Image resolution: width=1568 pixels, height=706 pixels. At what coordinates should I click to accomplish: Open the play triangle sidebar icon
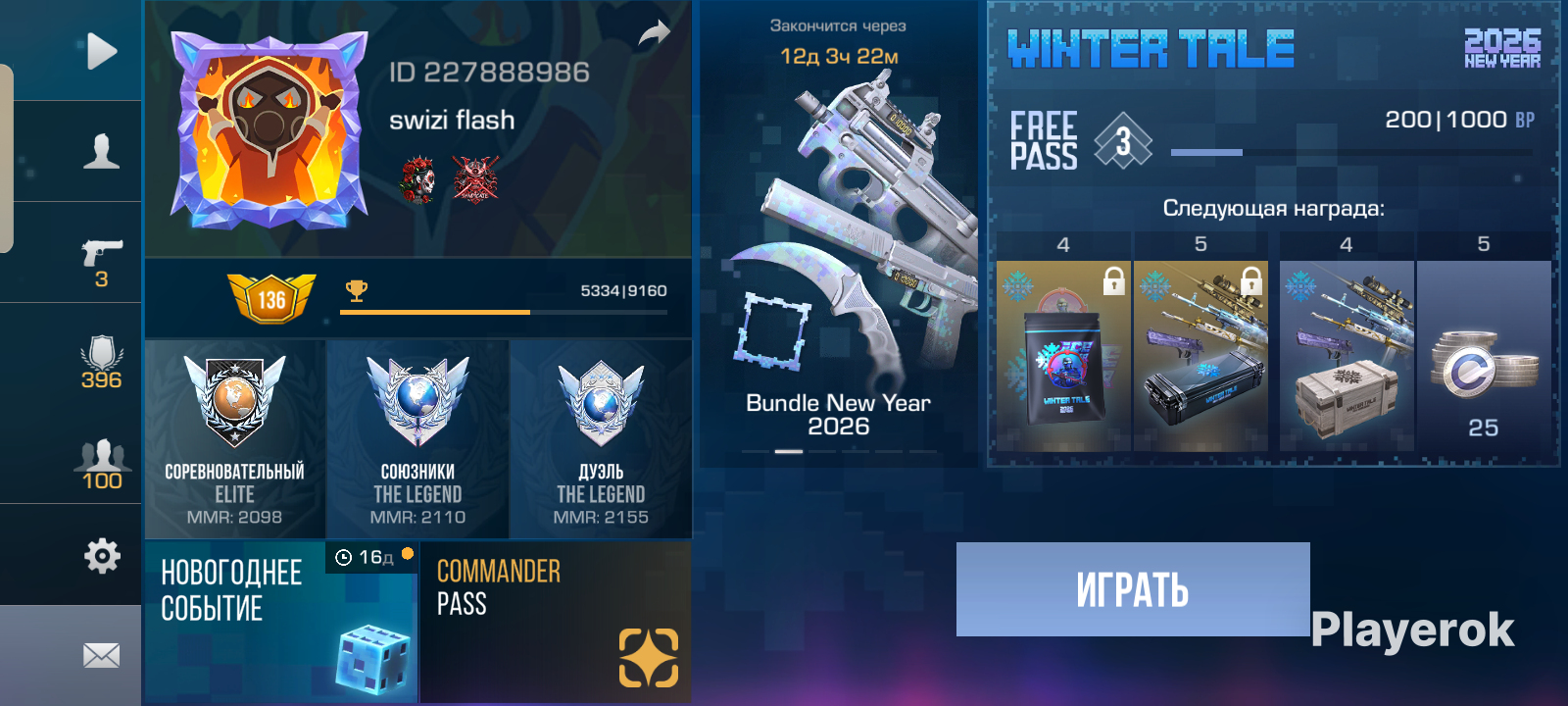(101, 52)
